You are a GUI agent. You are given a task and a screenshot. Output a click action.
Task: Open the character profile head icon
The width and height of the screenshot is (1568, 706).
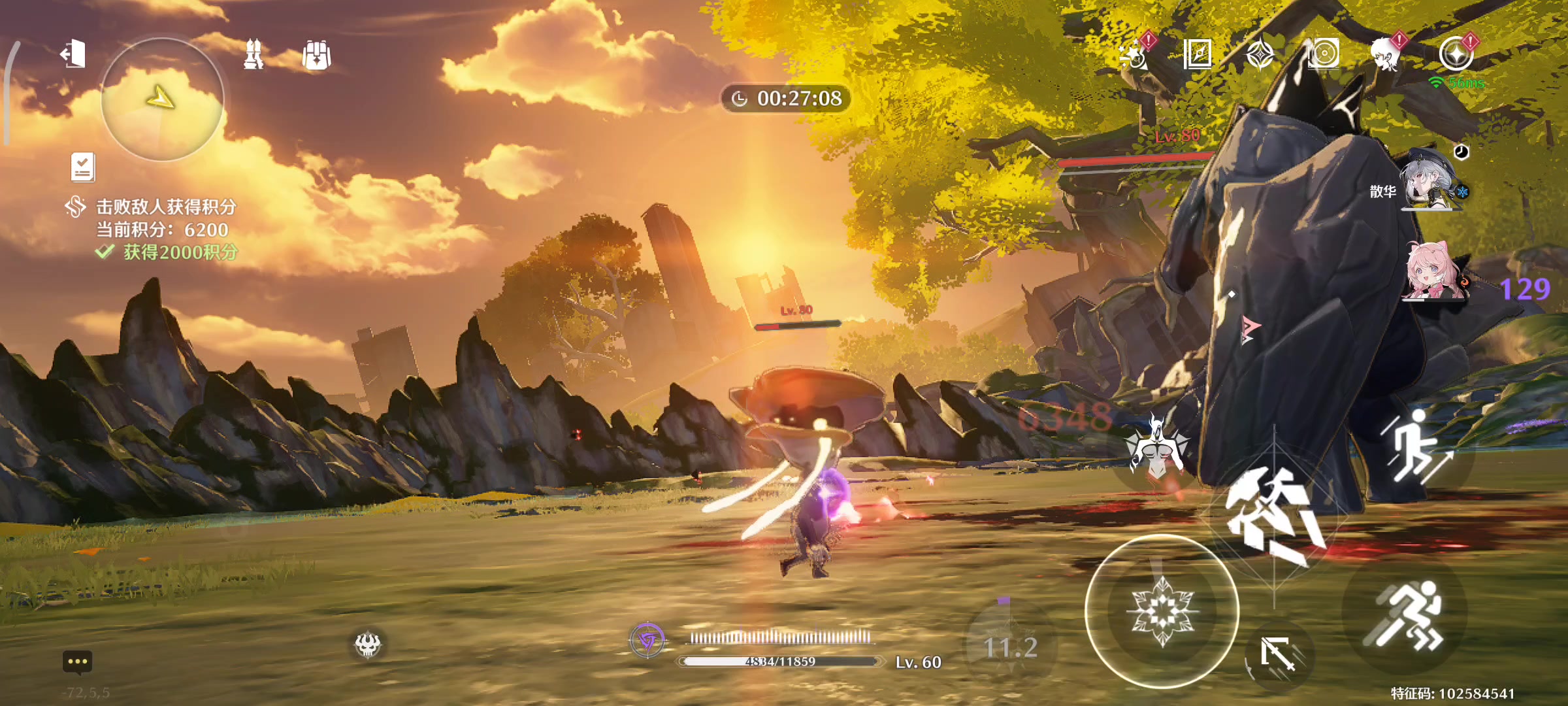click(1385, 54)
